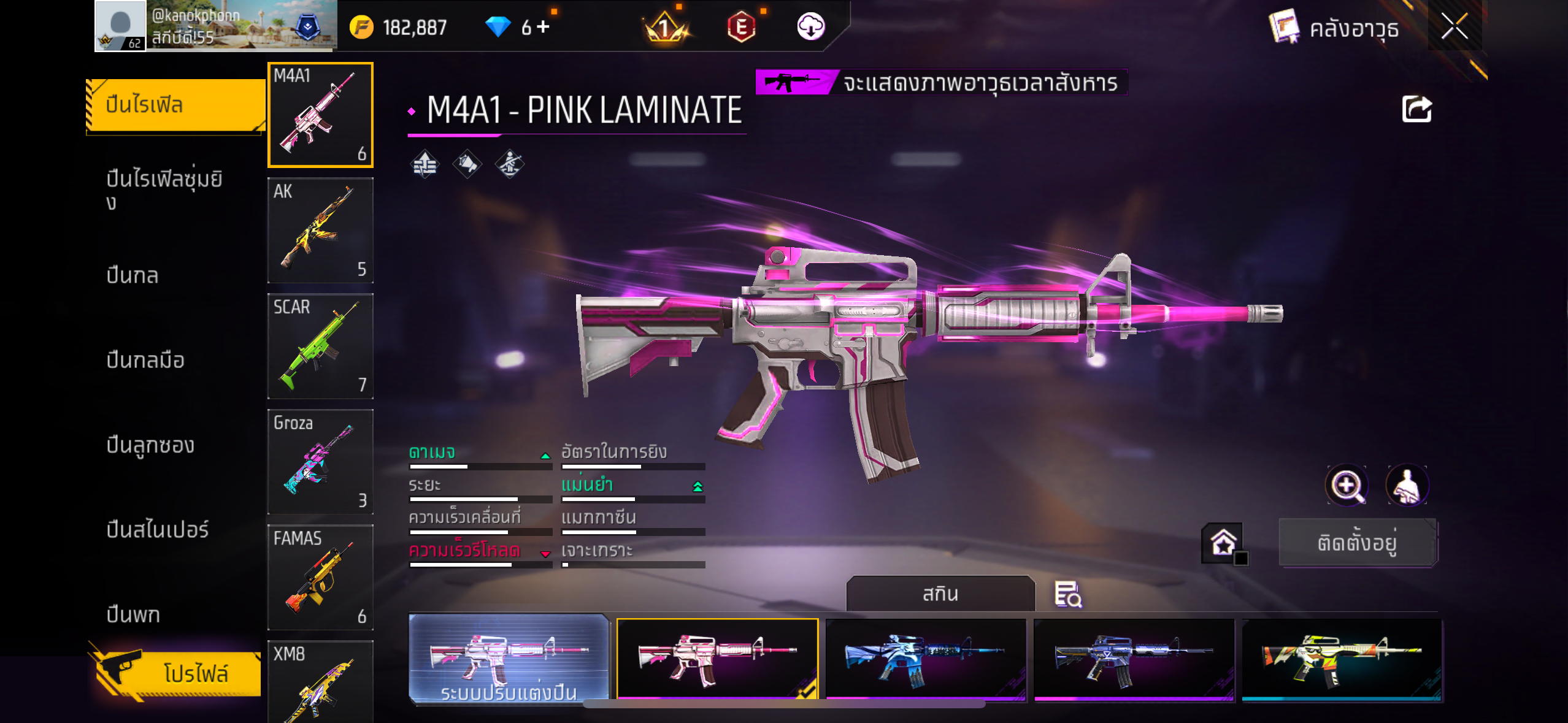Select the Groza weapon tile

pos(320,461)
